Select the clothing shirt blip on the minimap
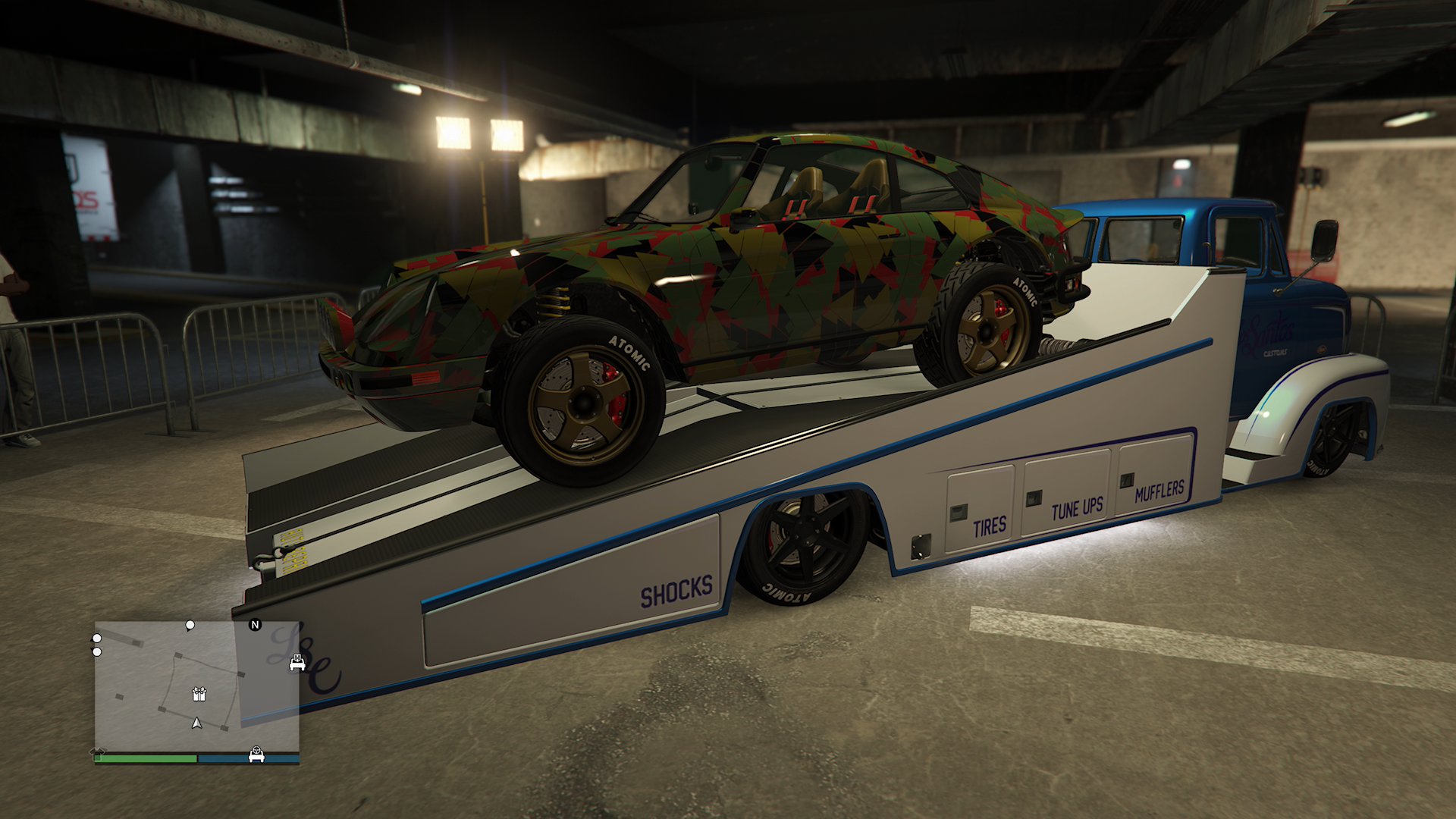 coord(99,751)
